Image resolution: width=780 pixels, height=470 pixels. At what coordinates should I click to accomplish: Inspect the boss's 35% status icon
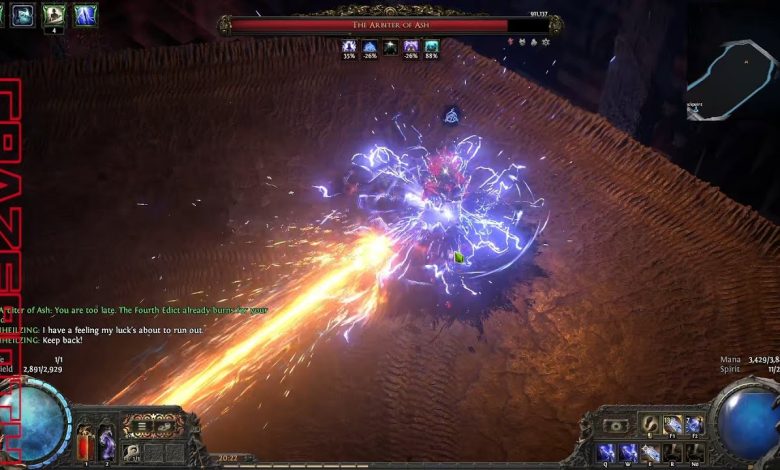coord(349,46)
